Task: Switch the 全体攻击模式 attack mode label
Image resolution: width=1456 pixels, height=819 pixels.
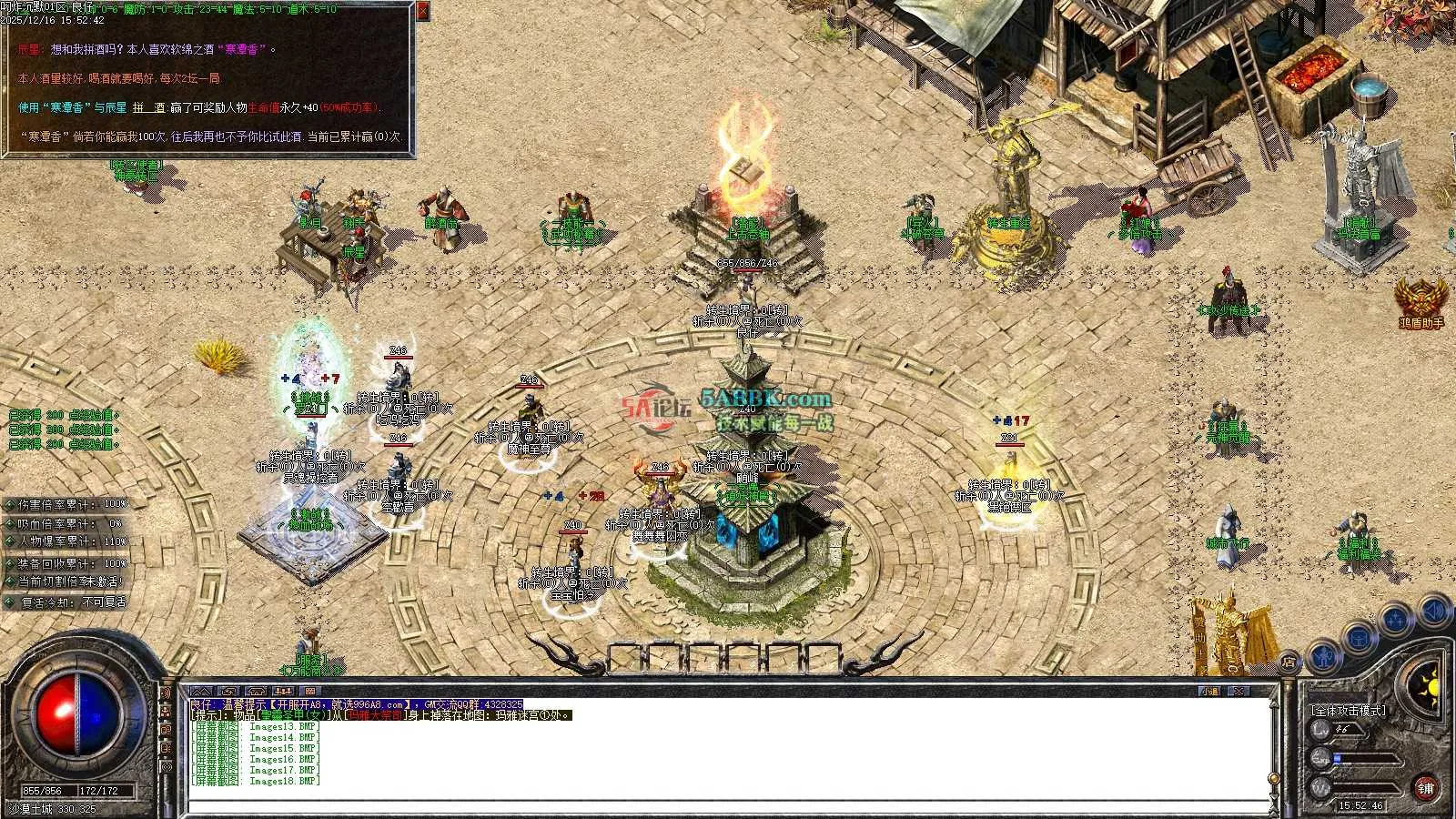Action: (1348, 710)
